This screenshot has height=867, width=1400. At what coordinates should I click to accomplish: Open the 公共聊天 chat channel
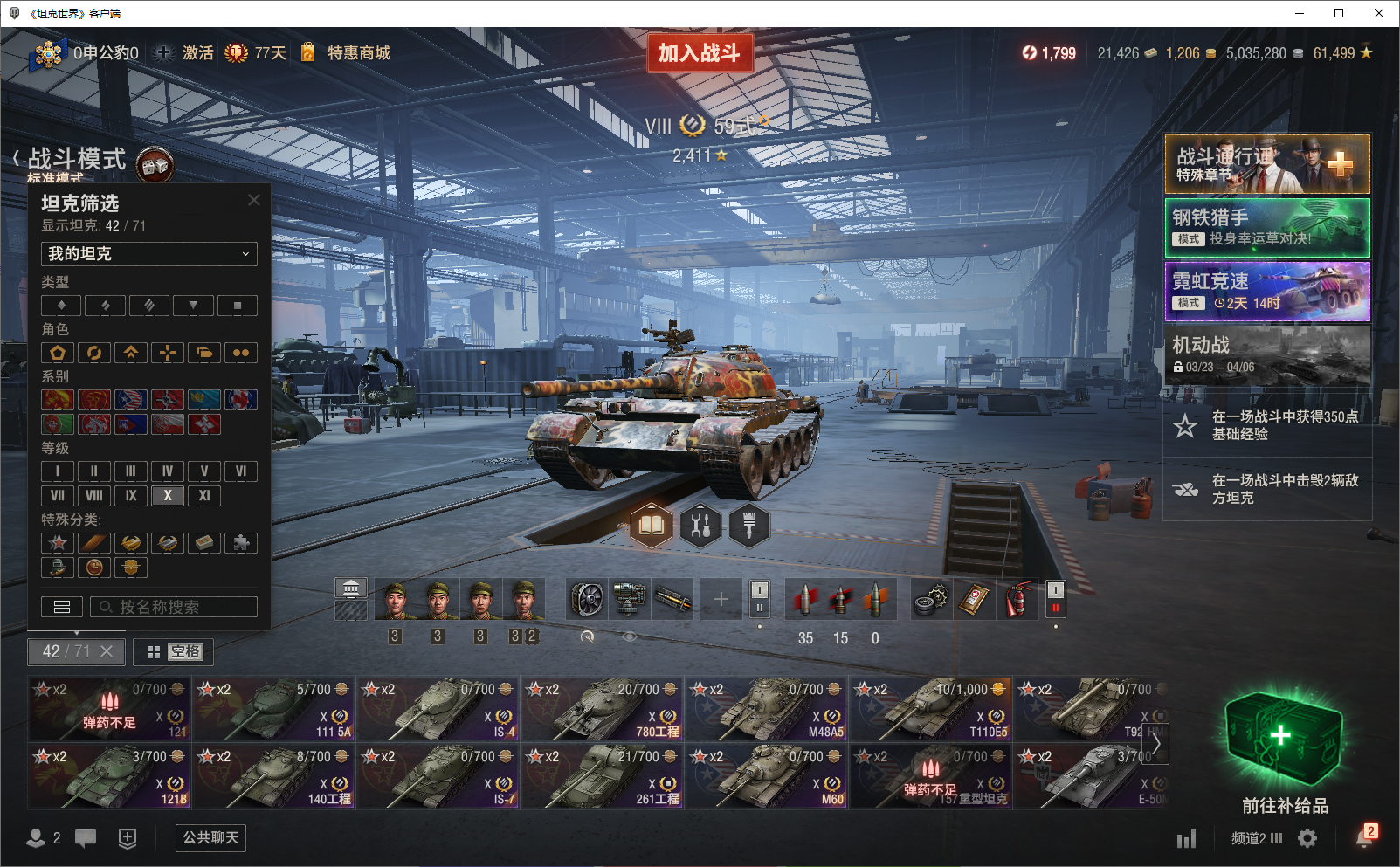click(210, 838)
